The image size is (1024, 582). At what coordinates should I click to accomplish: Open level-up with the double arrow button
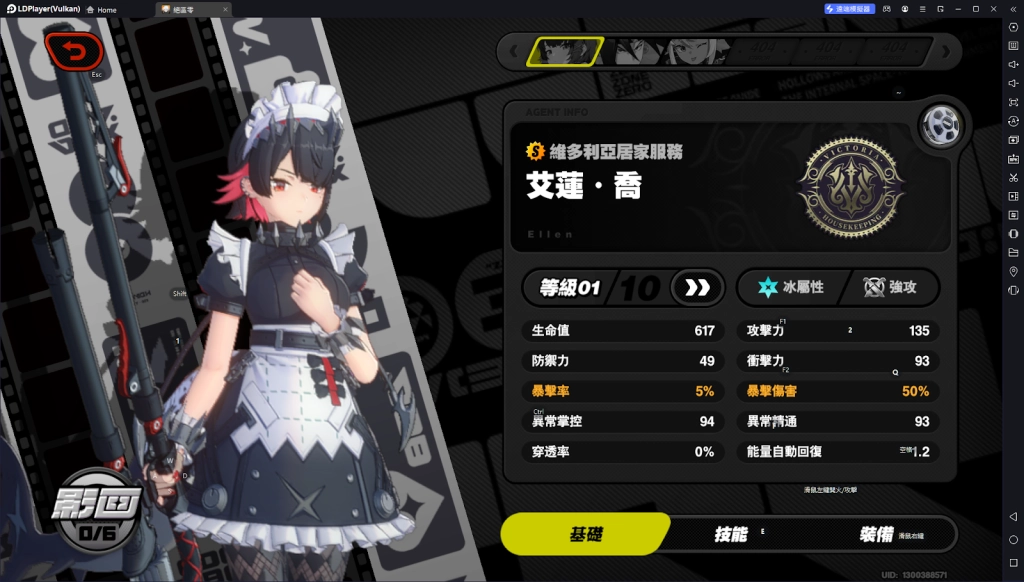point(697,288)
